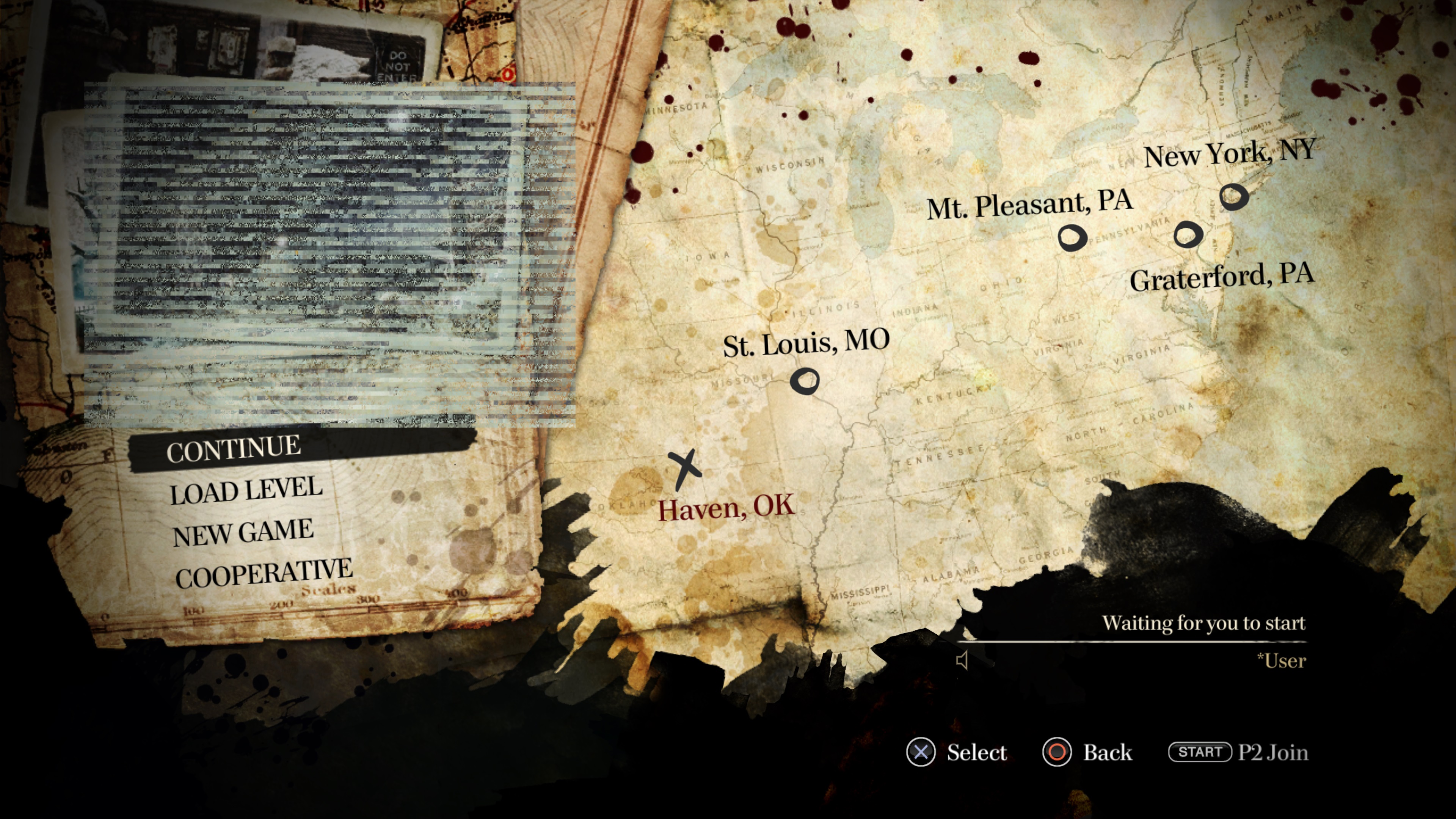Click the X mark above Haven, OK
Viewport: 1456px width, 819px height.
pyautogui.click(x=685, y=469)
